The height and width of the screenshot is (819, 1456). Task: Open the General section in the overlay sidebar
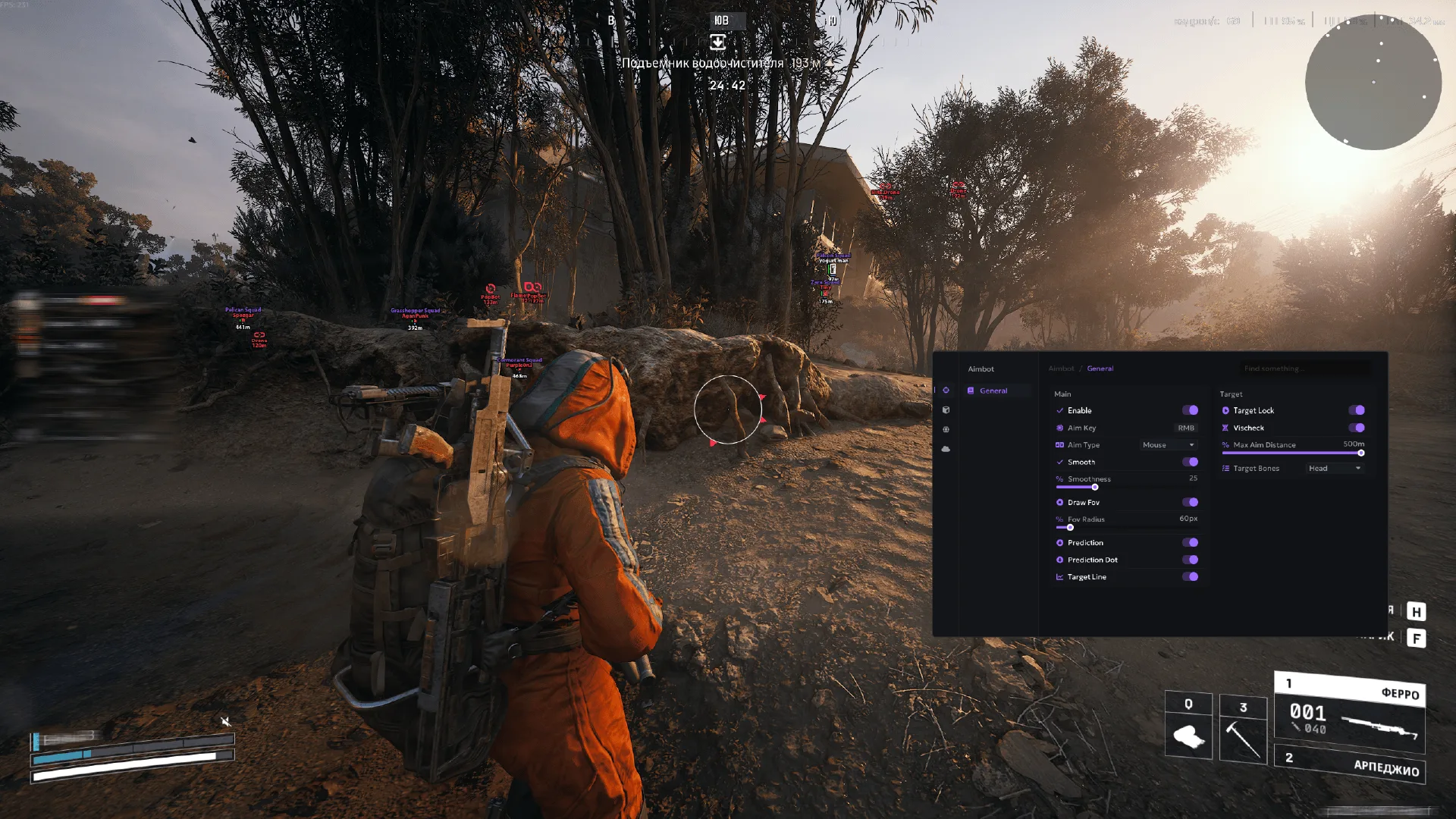[993, 391]
